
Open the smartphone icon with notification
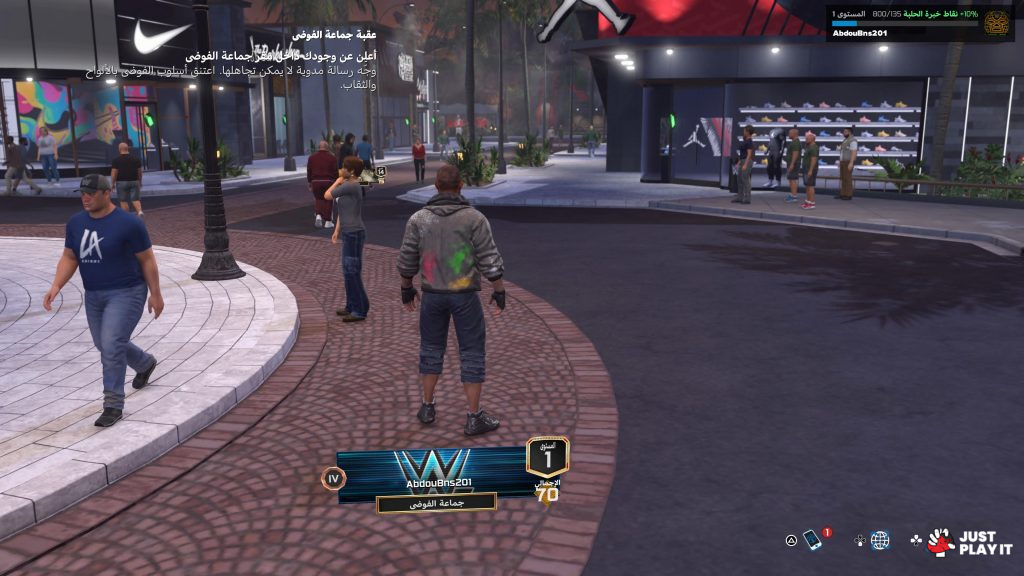(813, 540)
